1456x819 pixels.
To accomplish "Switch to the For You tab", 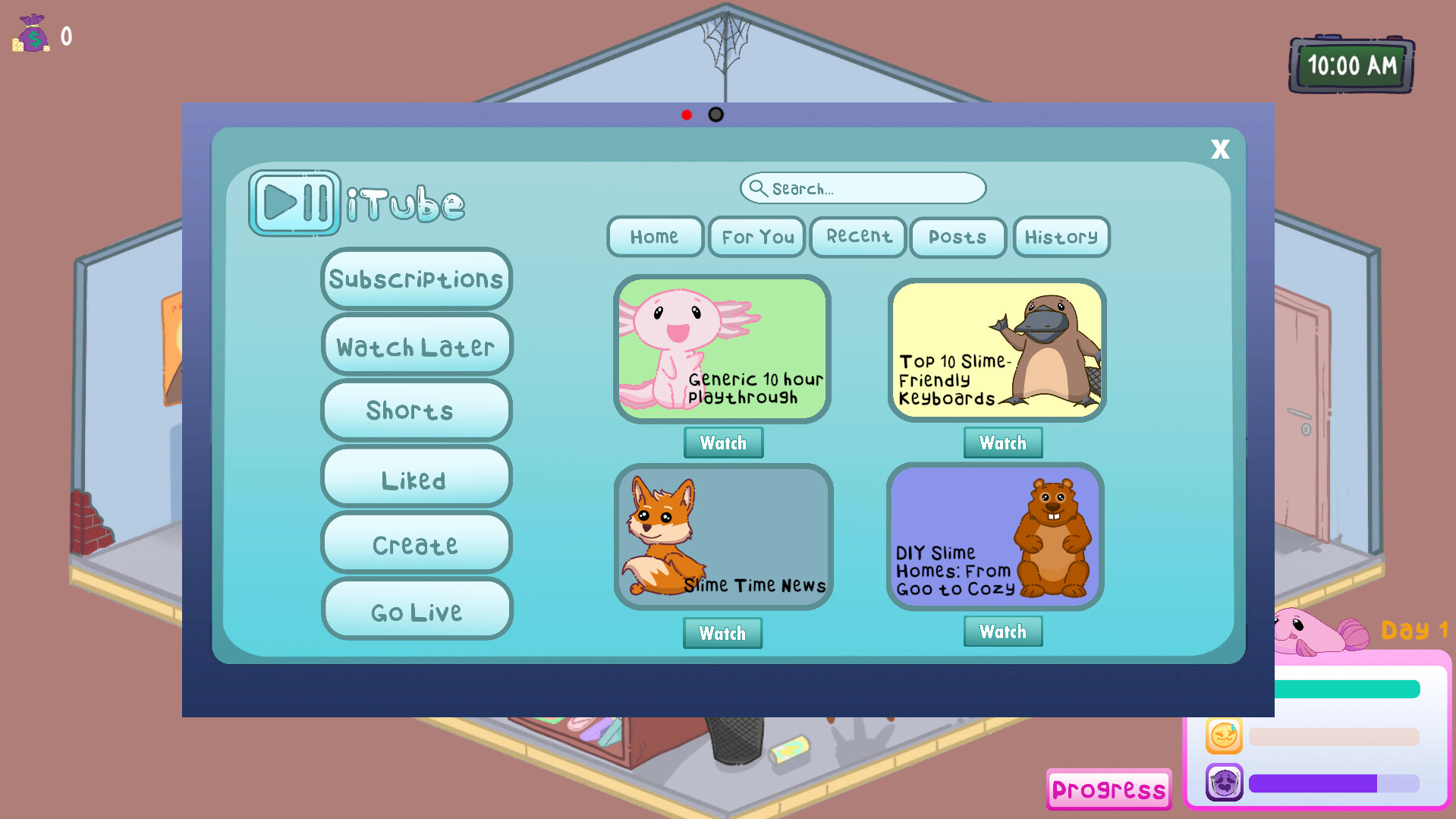I will pyautogui.click(x=756, y=237).
